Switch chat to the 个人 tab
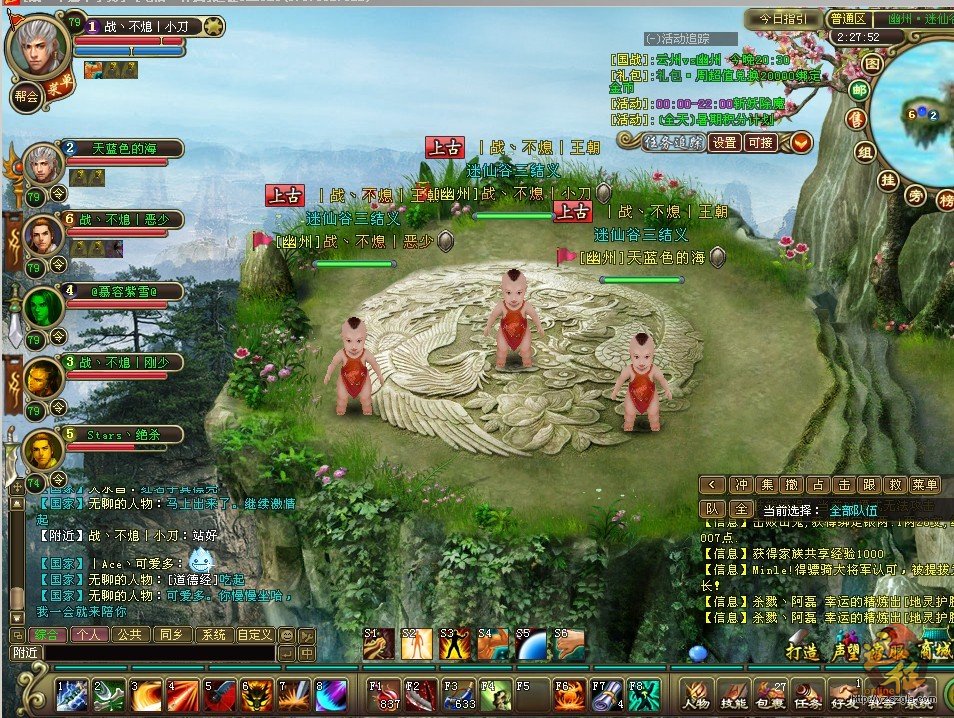The image size is (954, 718). 87,634
